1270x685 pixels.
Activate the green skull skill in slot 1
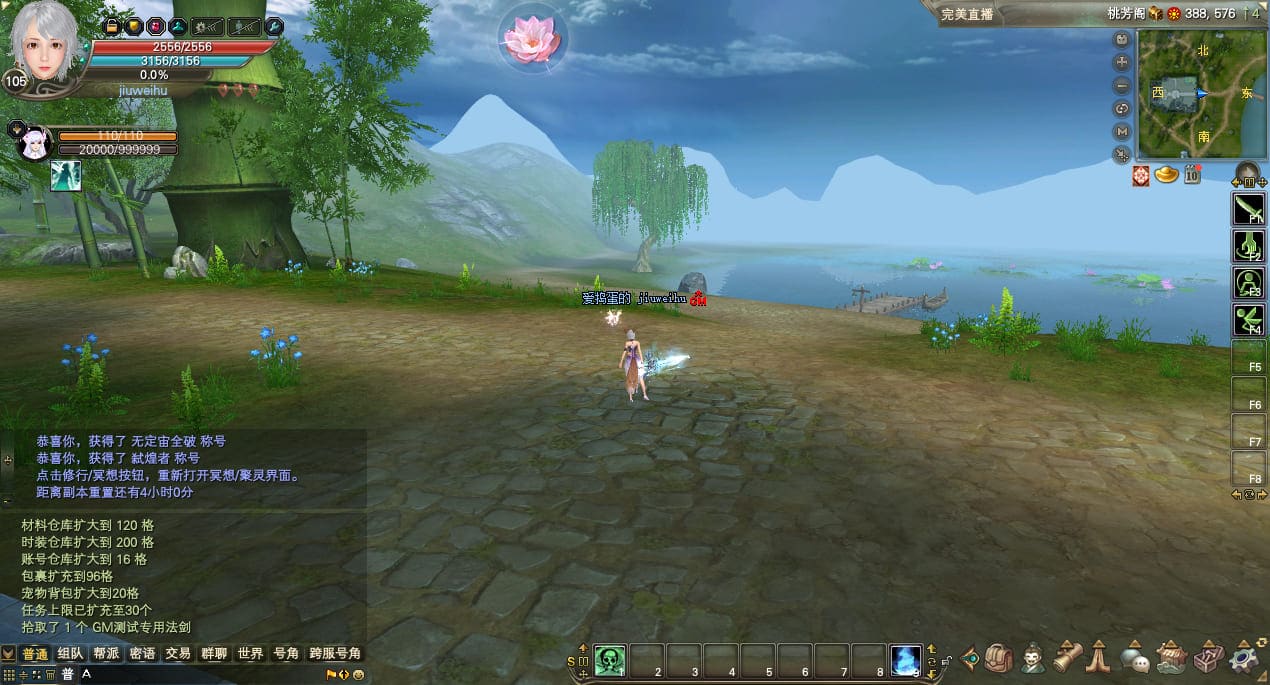[610, 660]
